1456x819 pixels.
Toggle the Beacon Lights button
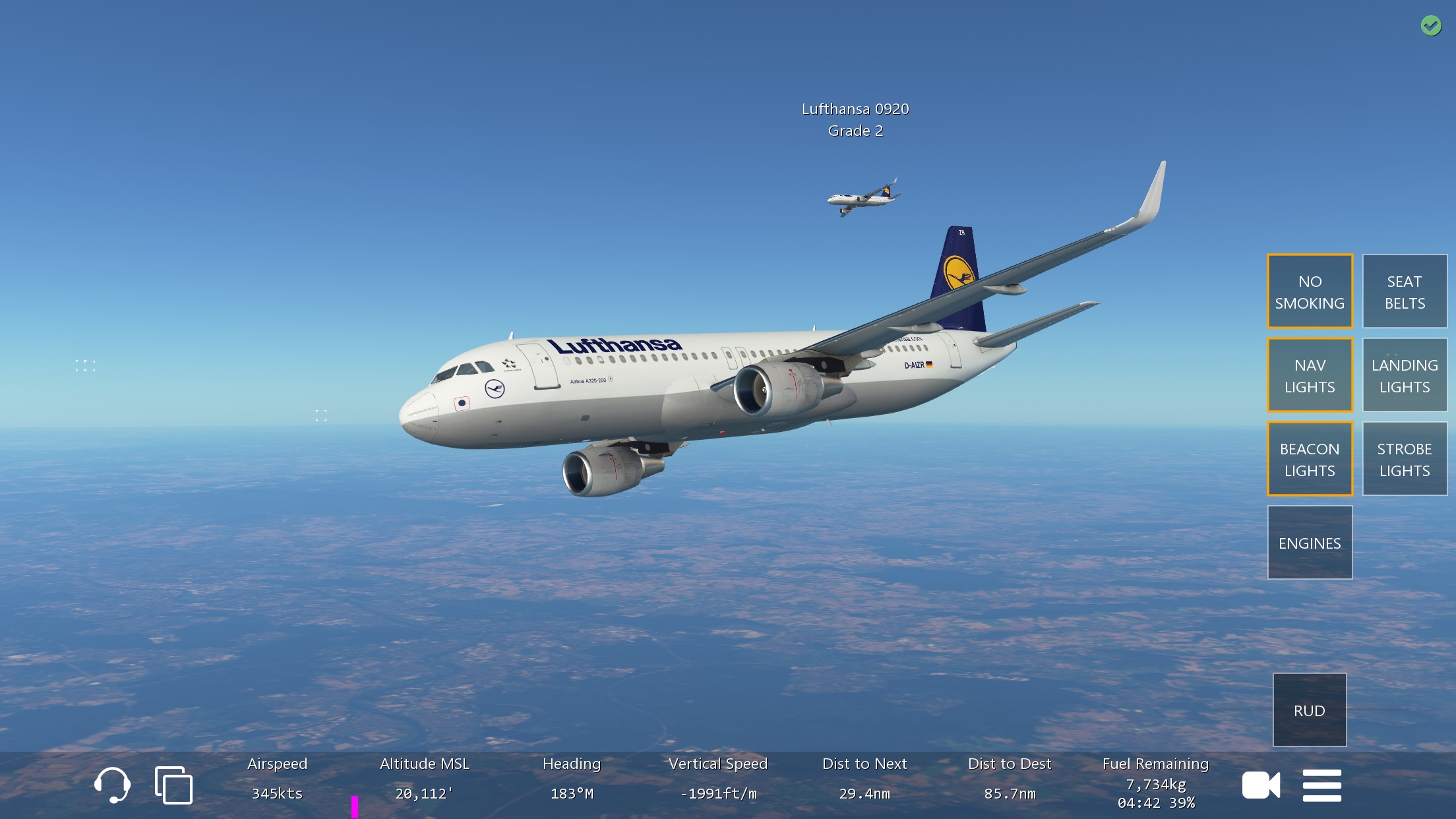coord(1310,459)
